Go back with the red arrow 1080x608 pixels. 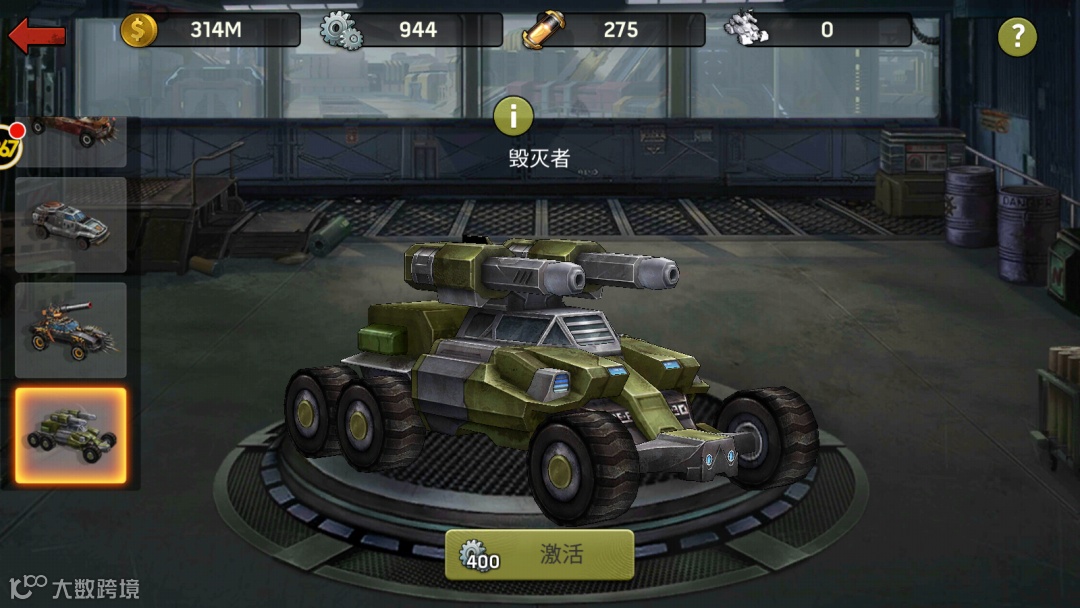click(37, 36)
